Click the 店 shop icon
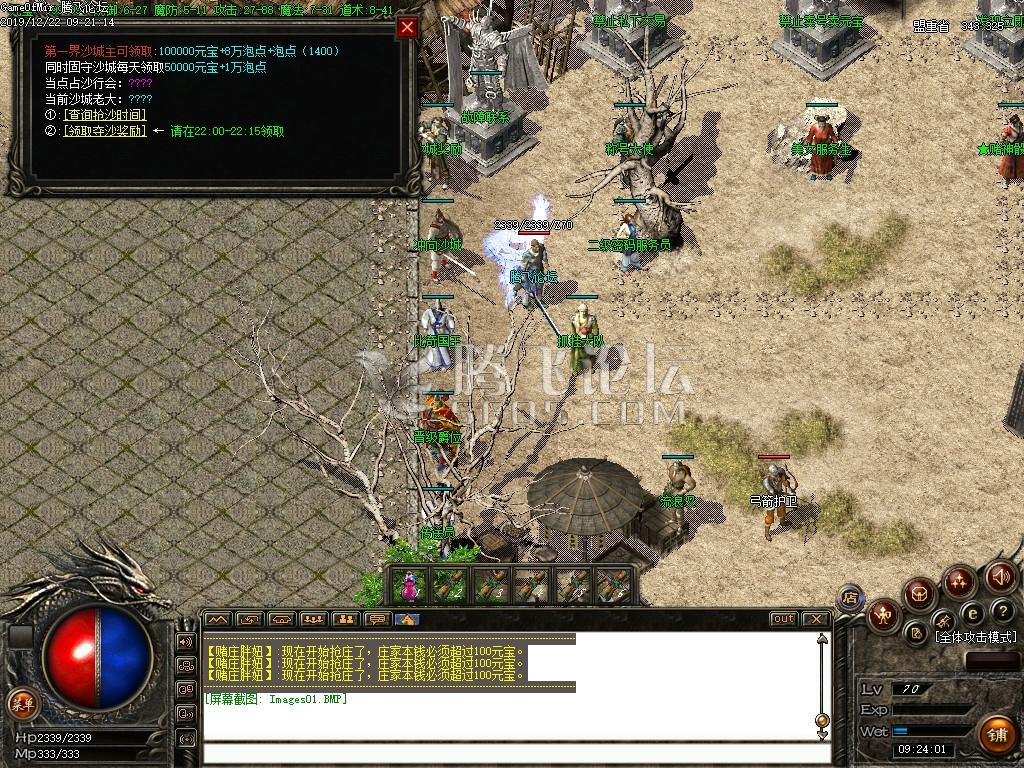The width and height of the screenshot is (1024, 768). 851,598
